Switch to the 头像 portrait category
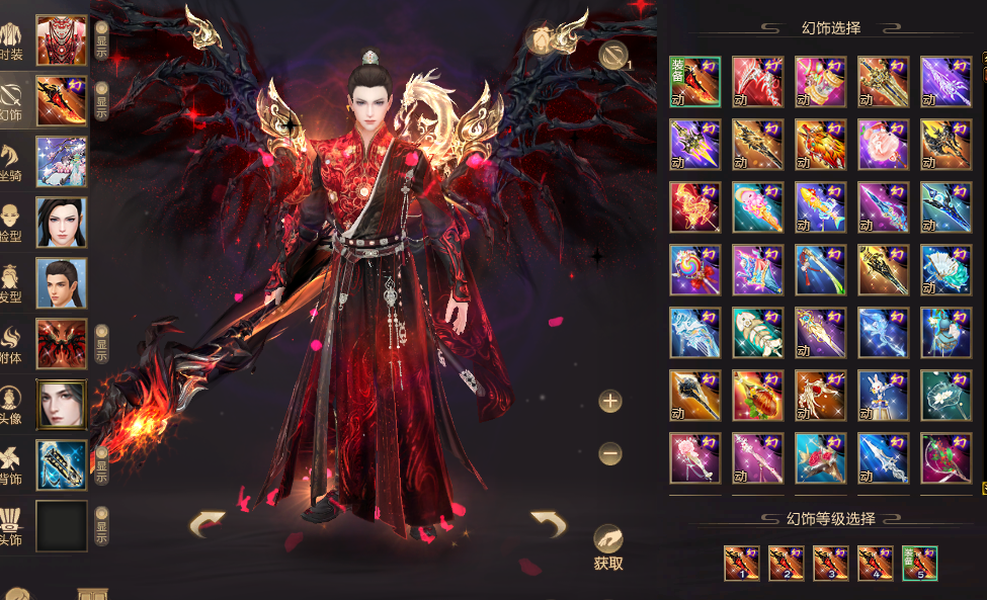 [x=61, y=404]
